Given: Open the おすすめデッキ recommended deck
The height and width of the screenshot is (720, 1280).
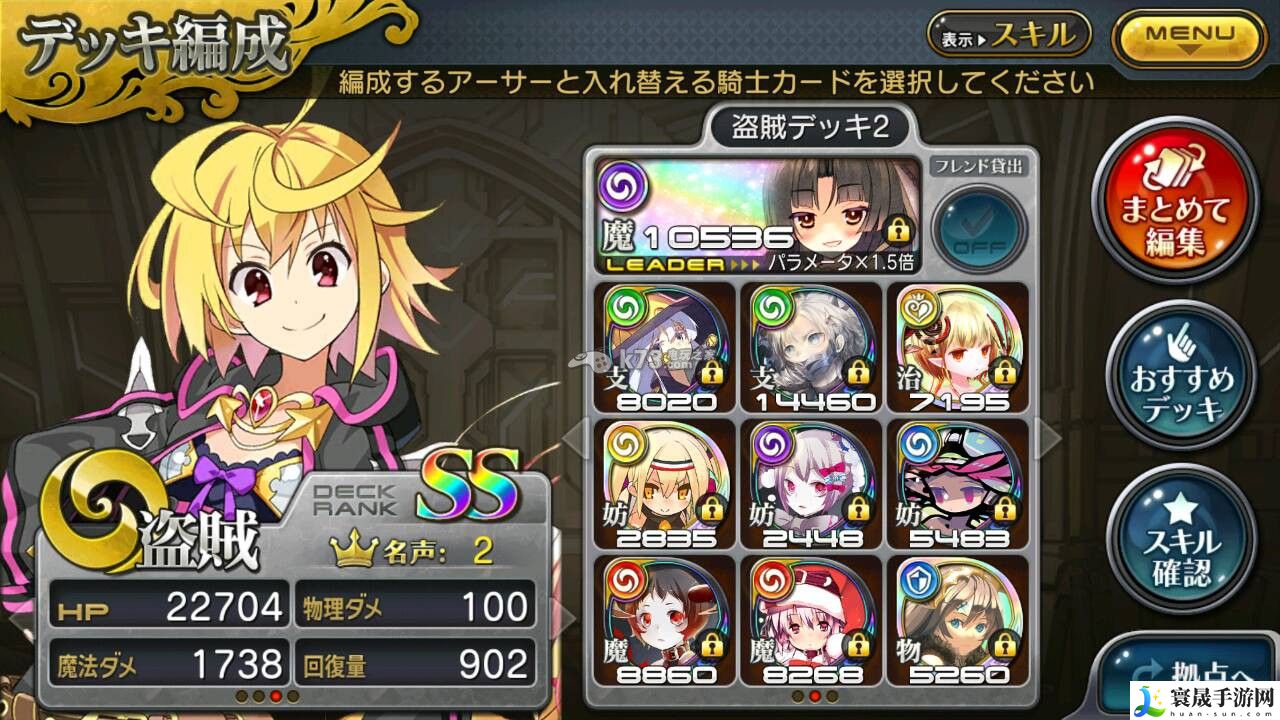Looking at the screenshot, I should (x=1183, y=380).
